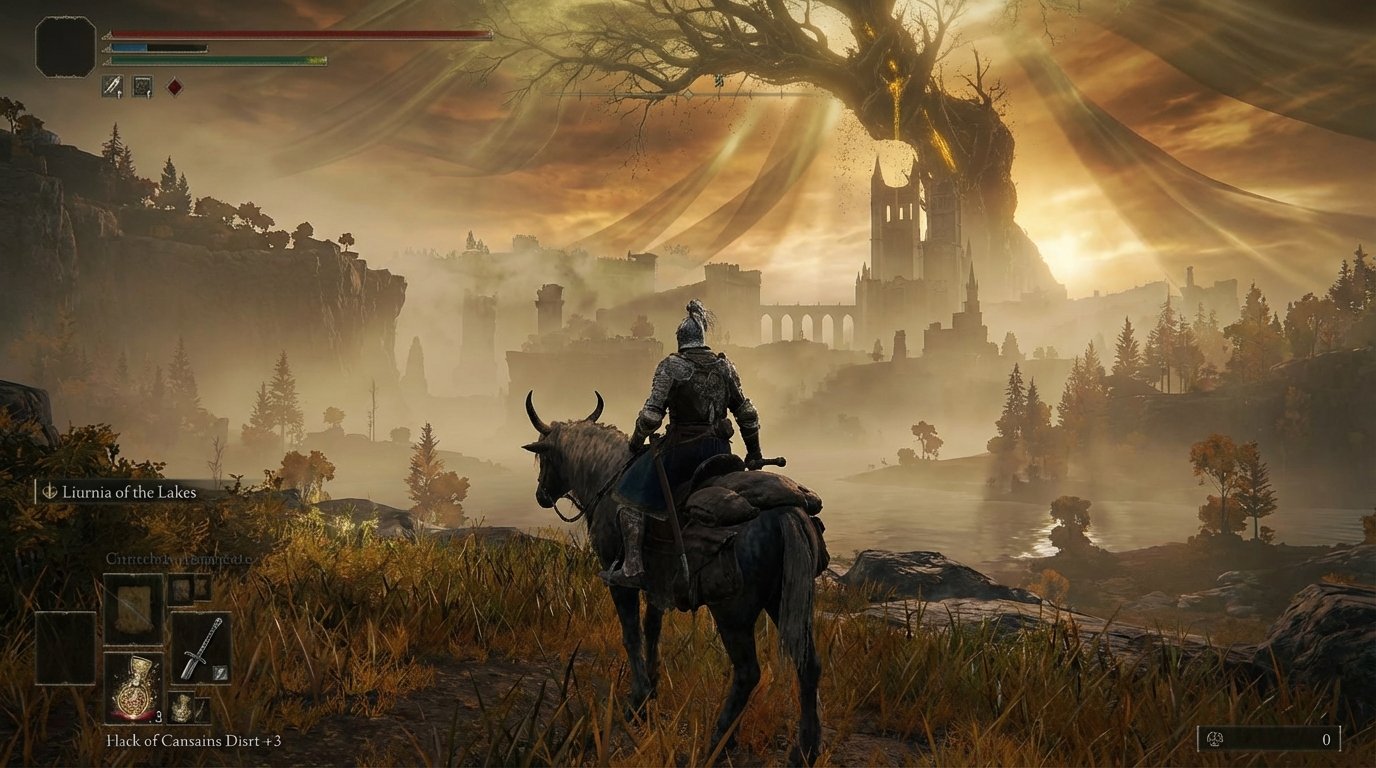Toggle the empty equipment slot on the left
The image size is (1376, 768).
click(63, 647)
